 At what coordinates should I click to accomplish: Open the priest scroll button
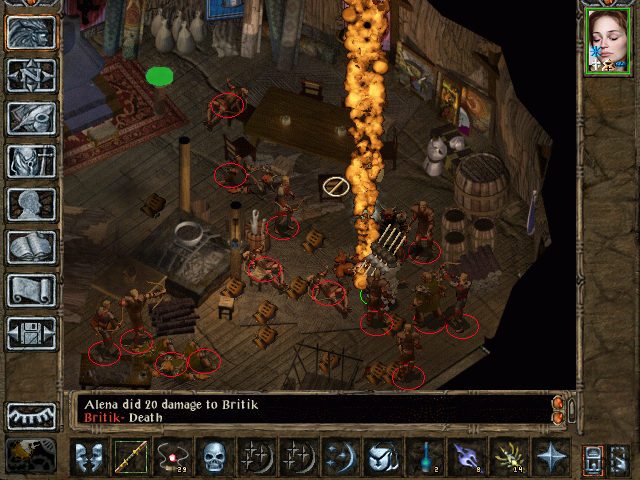point(31,289)
